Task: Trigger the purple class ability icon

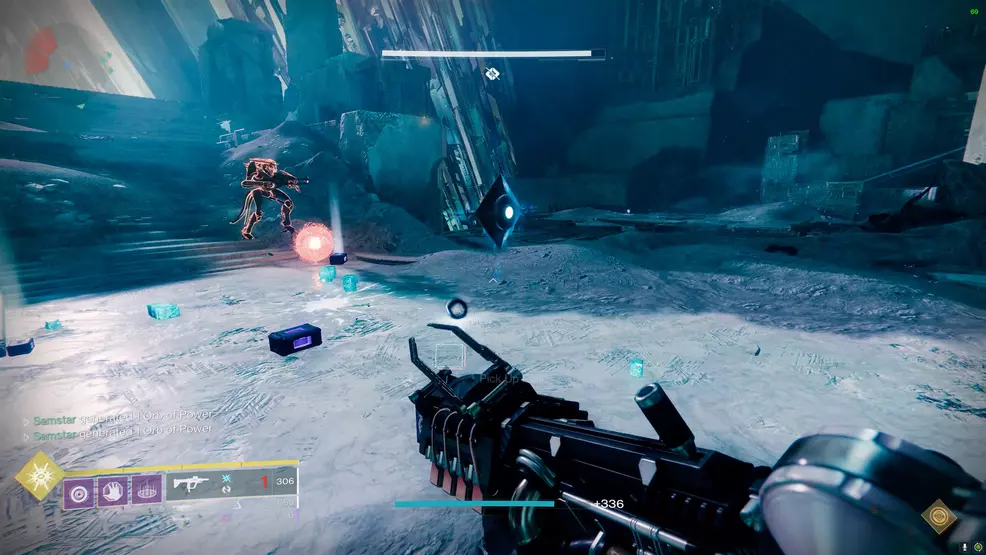Action: click(146, 491)
